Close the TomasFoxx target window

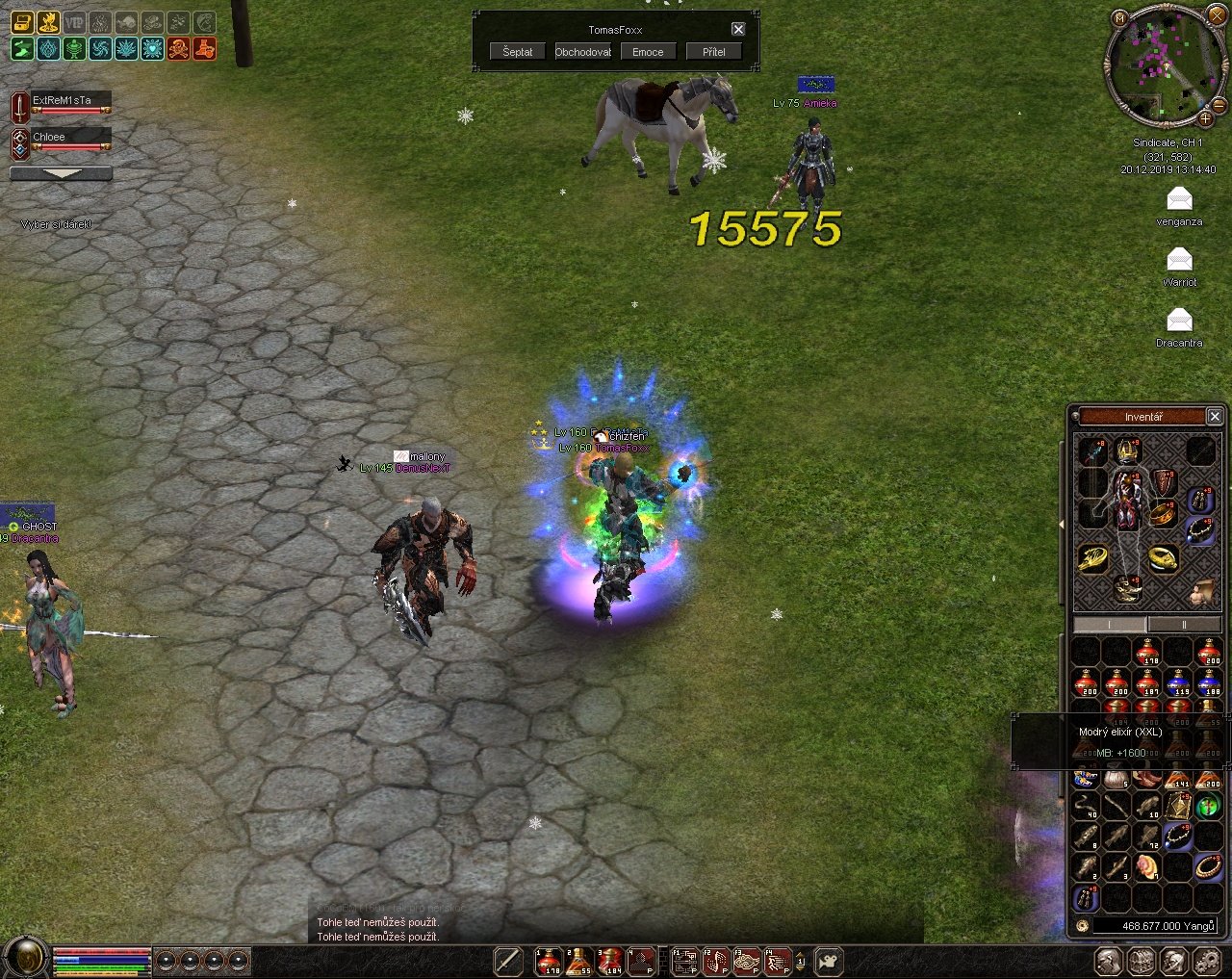tap(738, 30)
